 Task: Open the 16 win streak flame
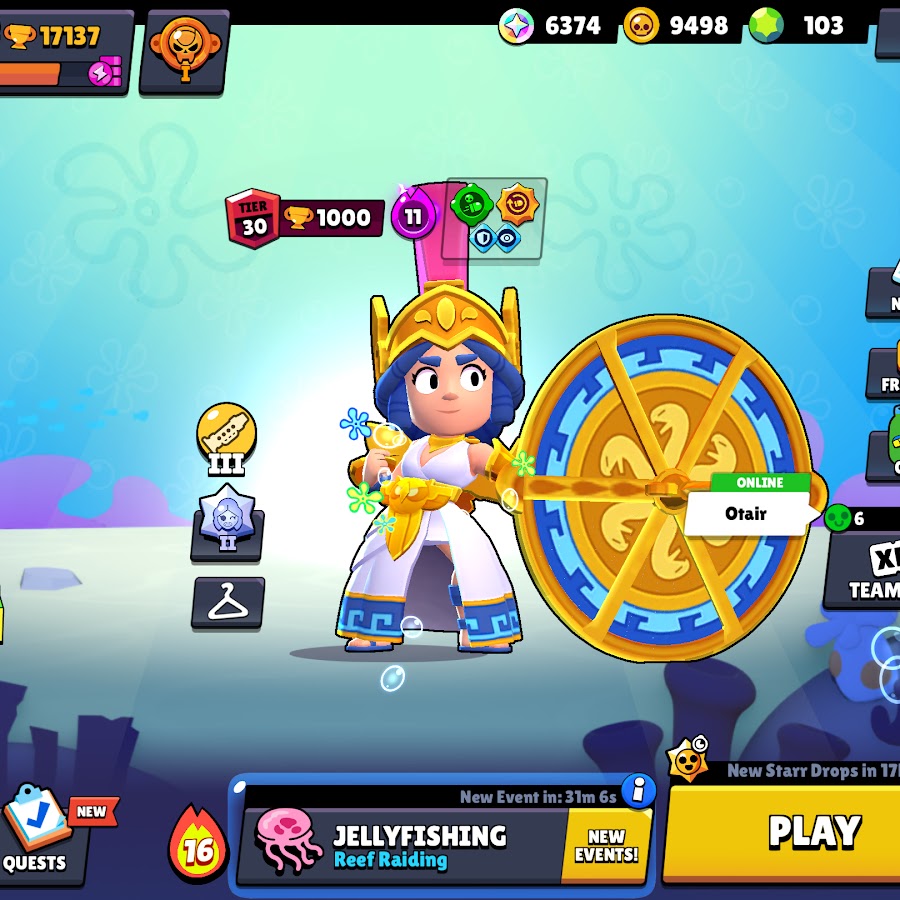[x=198, y=846]
